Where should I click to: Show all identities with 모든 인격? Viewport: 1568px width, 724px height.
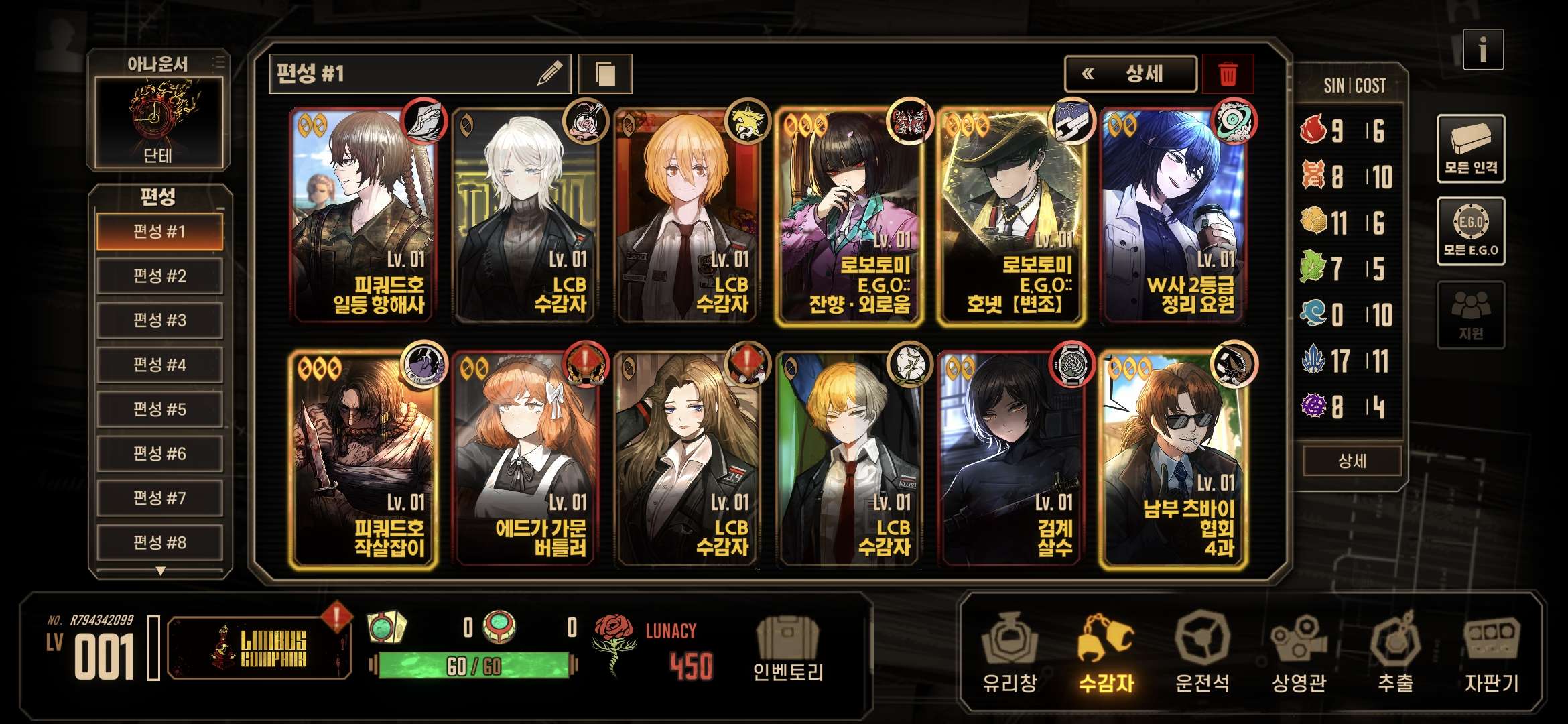(1470, 149)
